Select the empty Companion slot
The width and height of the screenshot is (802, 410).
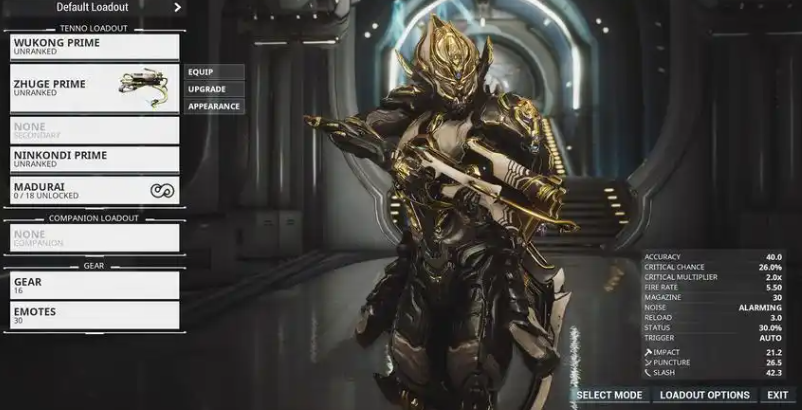94,238
